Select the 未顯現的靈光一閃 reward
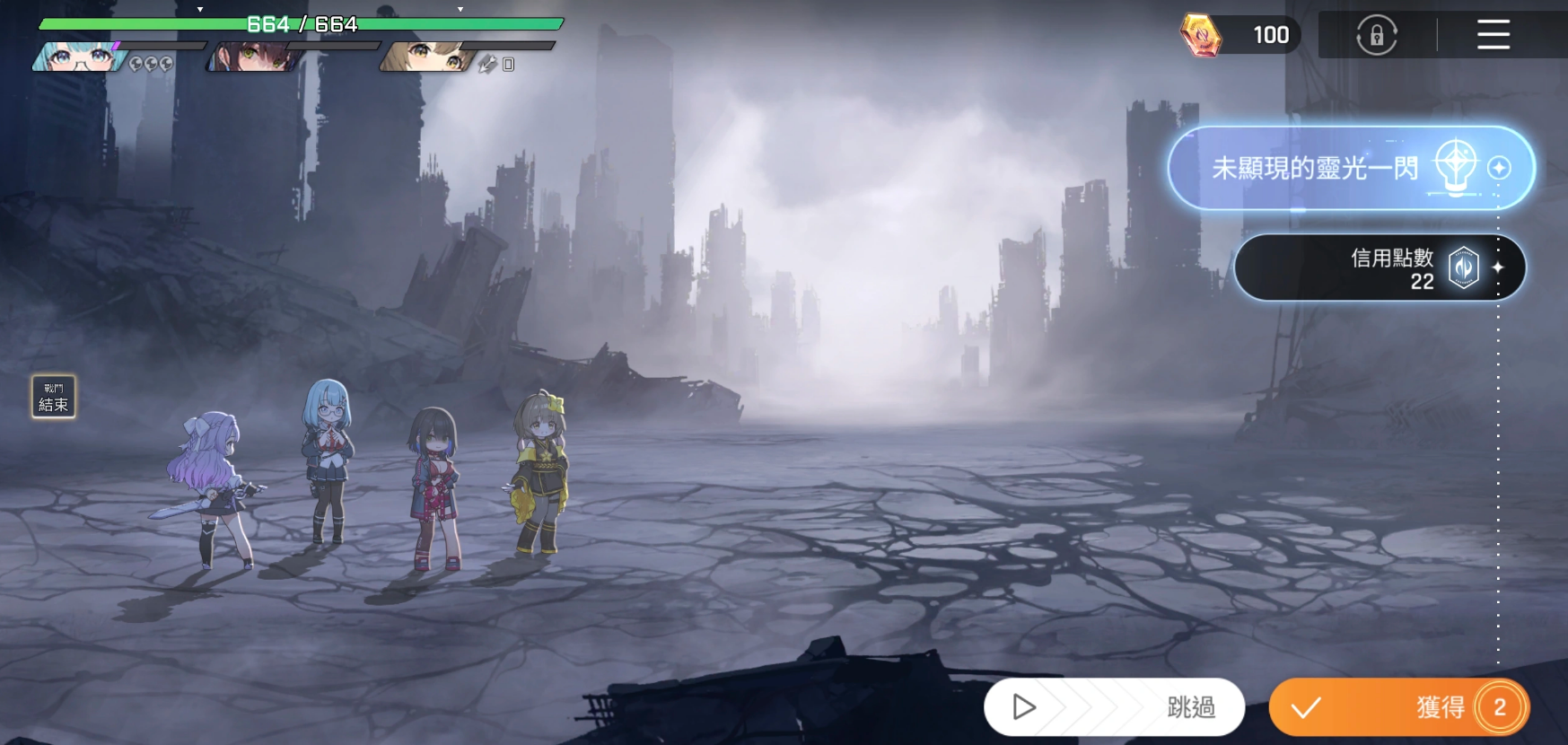Viewport: 1568px width, 745px height. click(x=1350, y=169)
